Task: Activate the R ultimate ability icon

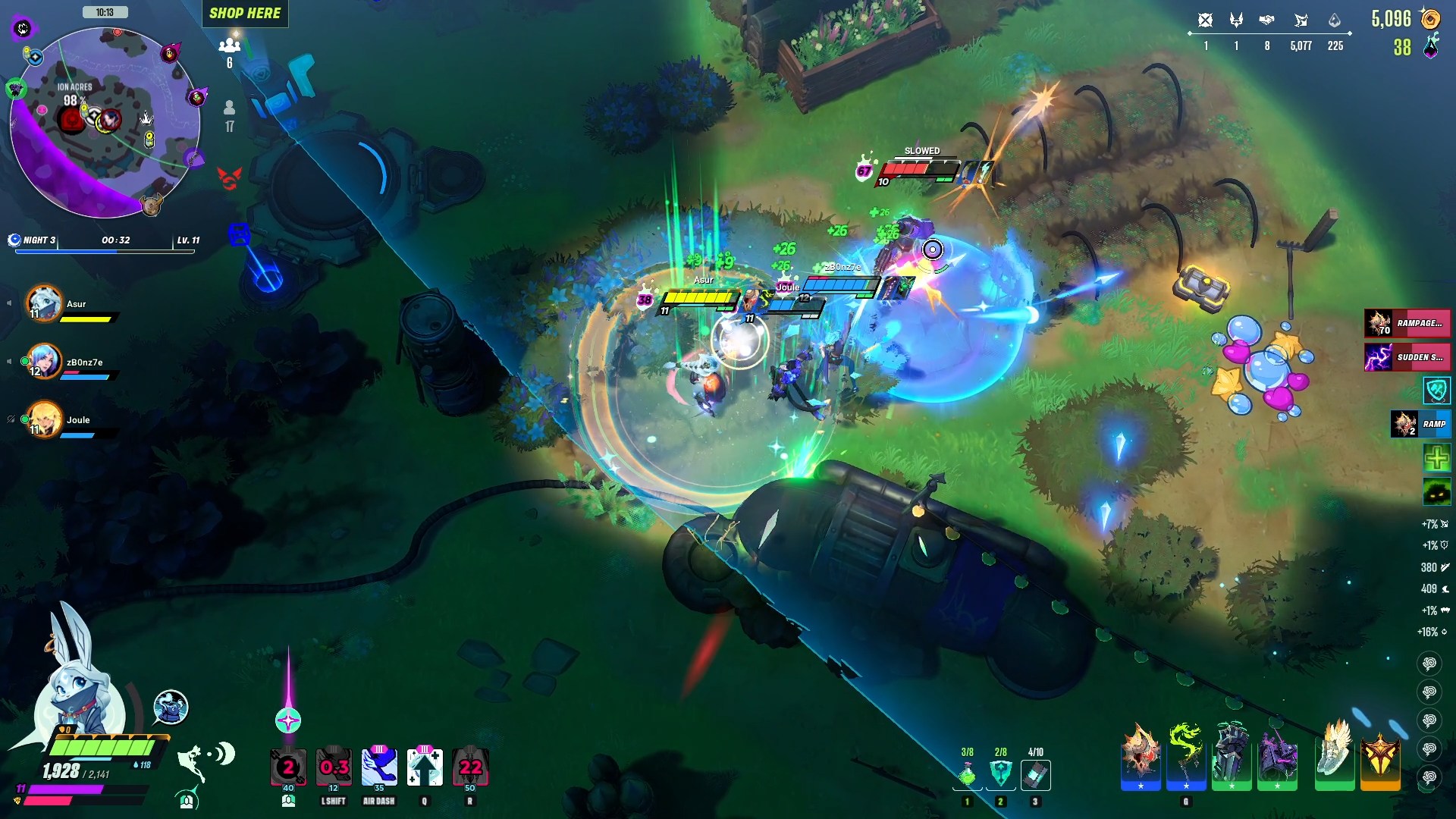Action: (x=470, y=767)
